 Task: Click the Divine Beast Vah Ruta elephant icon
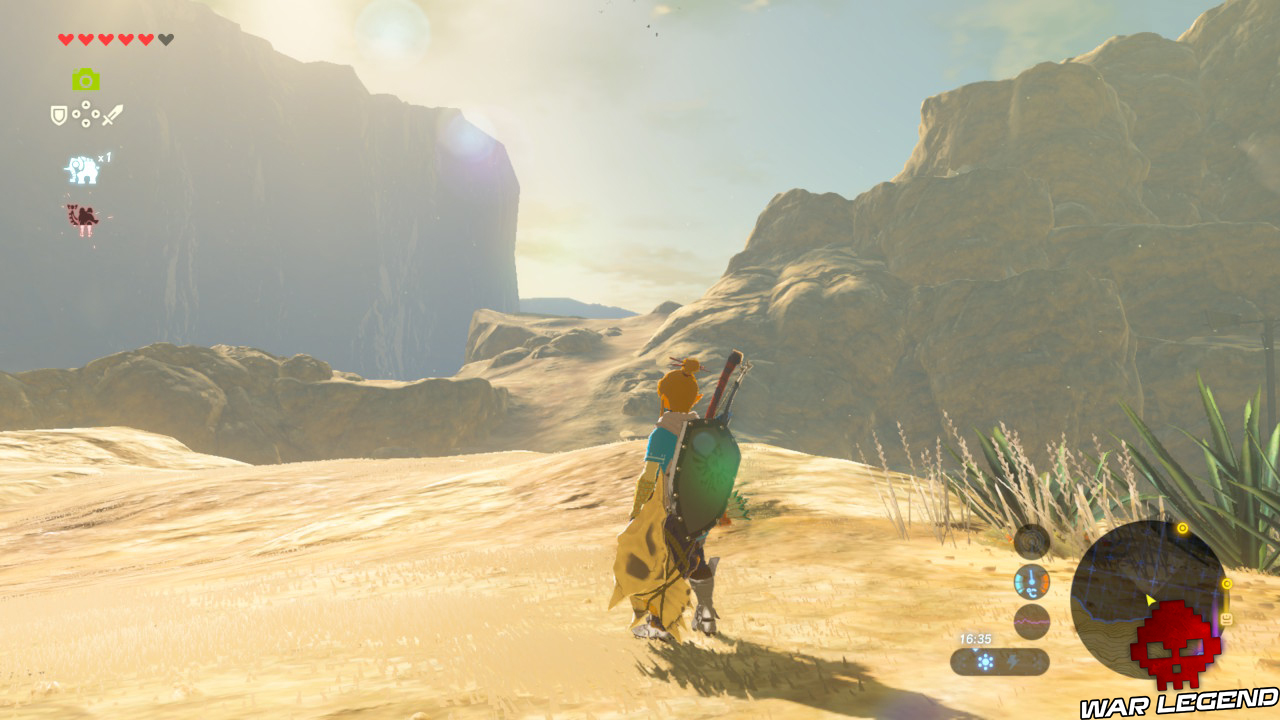coord(81,170)
